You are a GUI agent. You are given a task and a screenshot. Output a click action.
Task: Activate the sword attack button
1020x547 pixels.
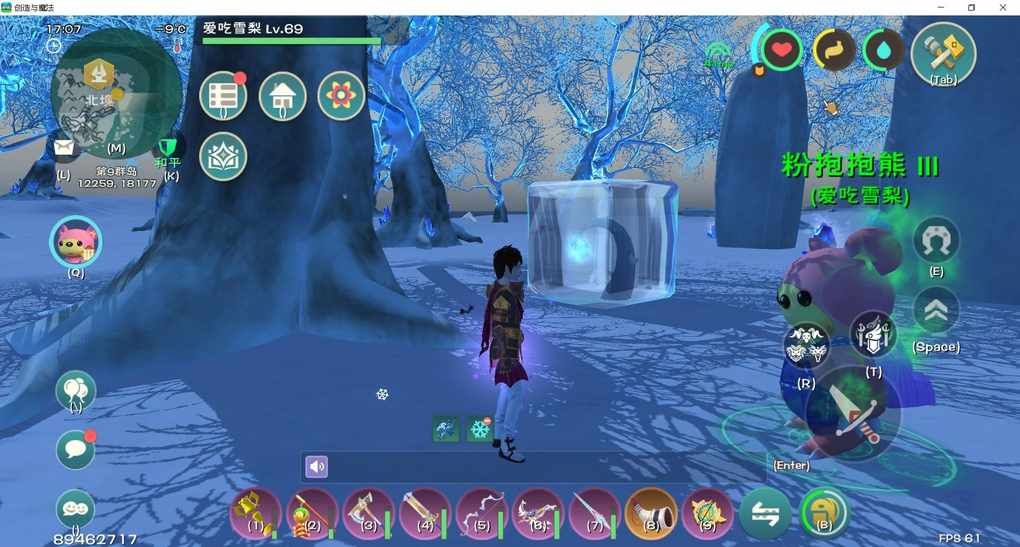click(852, 414)
